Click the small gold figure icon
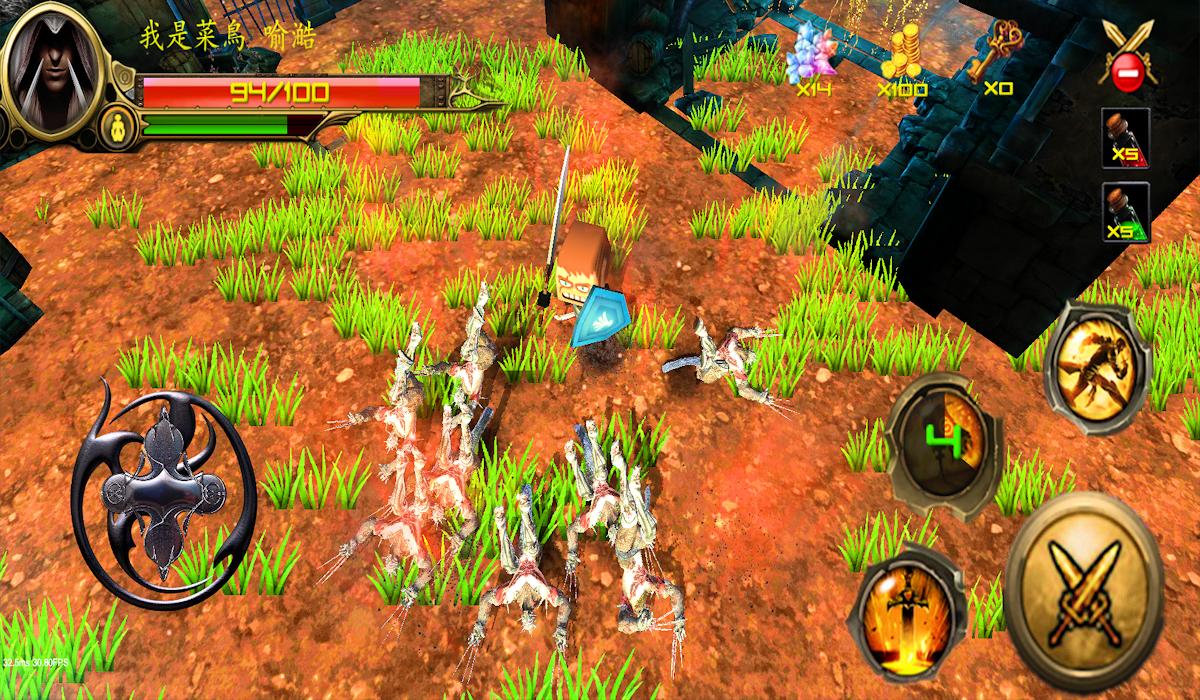 [x=117, y=126]
